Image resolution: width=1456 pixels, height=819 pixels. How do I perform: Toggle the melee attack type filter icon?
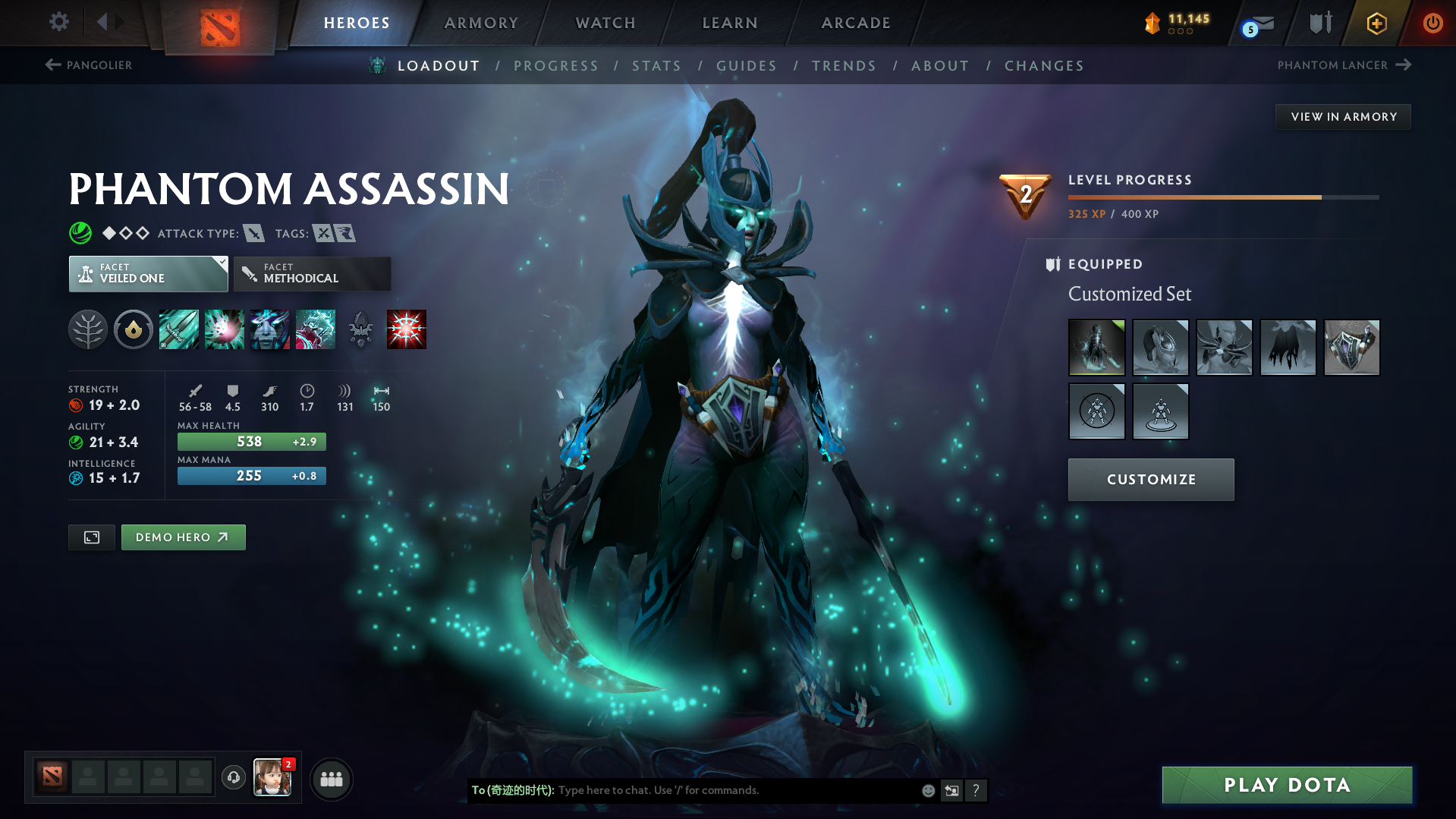(254, 234)
